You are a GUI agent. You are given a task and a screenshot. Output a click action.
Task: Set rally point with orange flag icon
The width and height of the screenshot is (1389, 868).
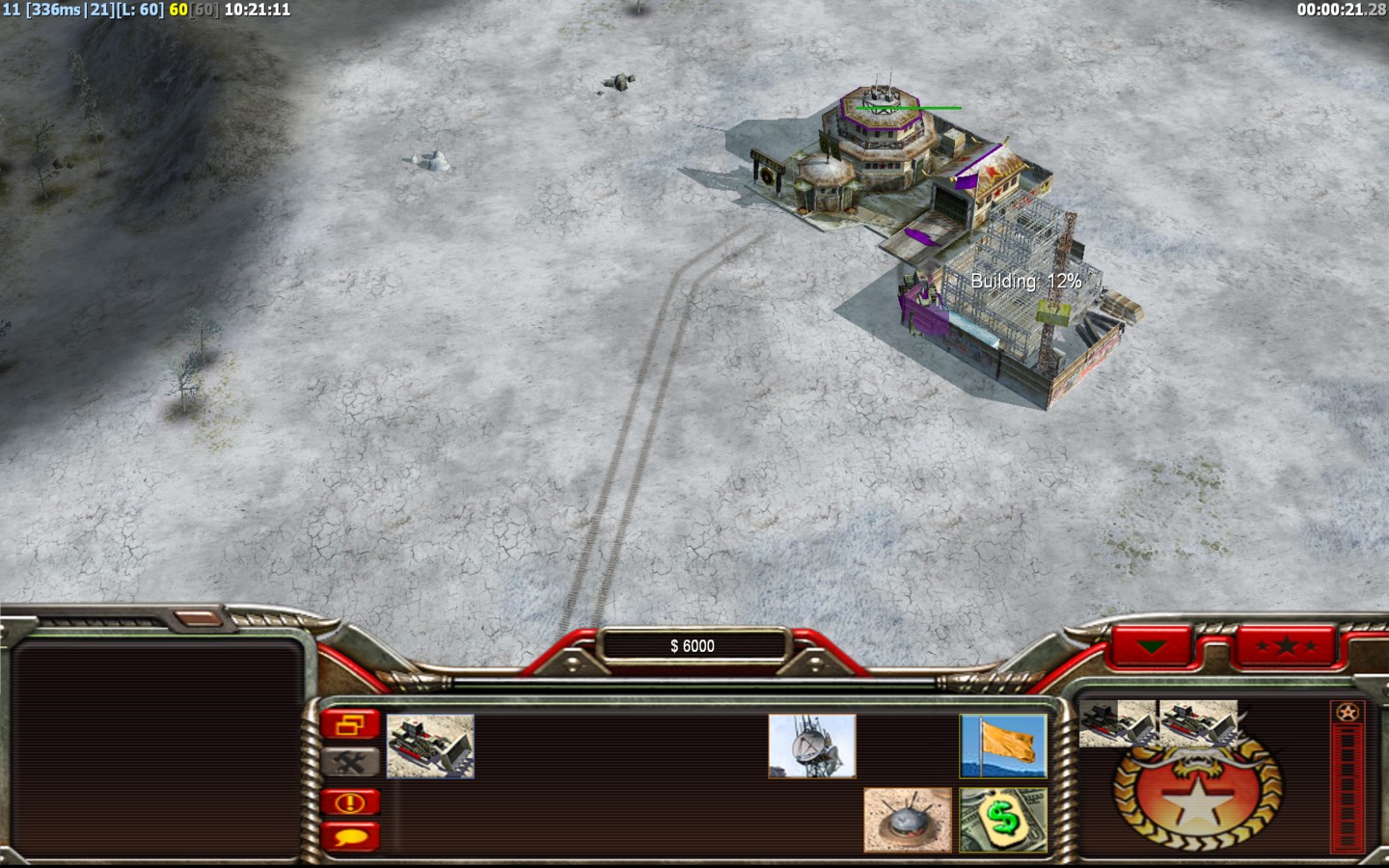click(x=1003, y=746)
